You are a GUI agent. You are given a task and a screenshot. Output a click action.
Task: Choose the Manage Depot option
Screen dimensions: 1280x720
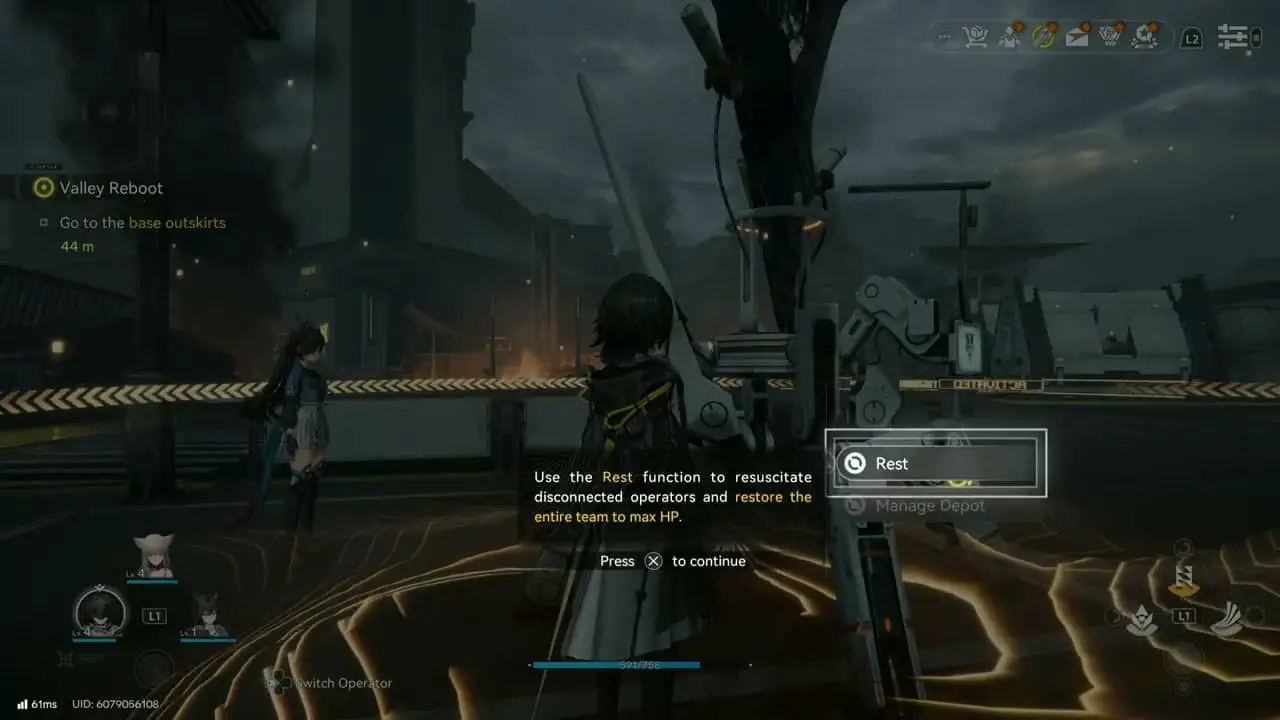tap(930, 506)
